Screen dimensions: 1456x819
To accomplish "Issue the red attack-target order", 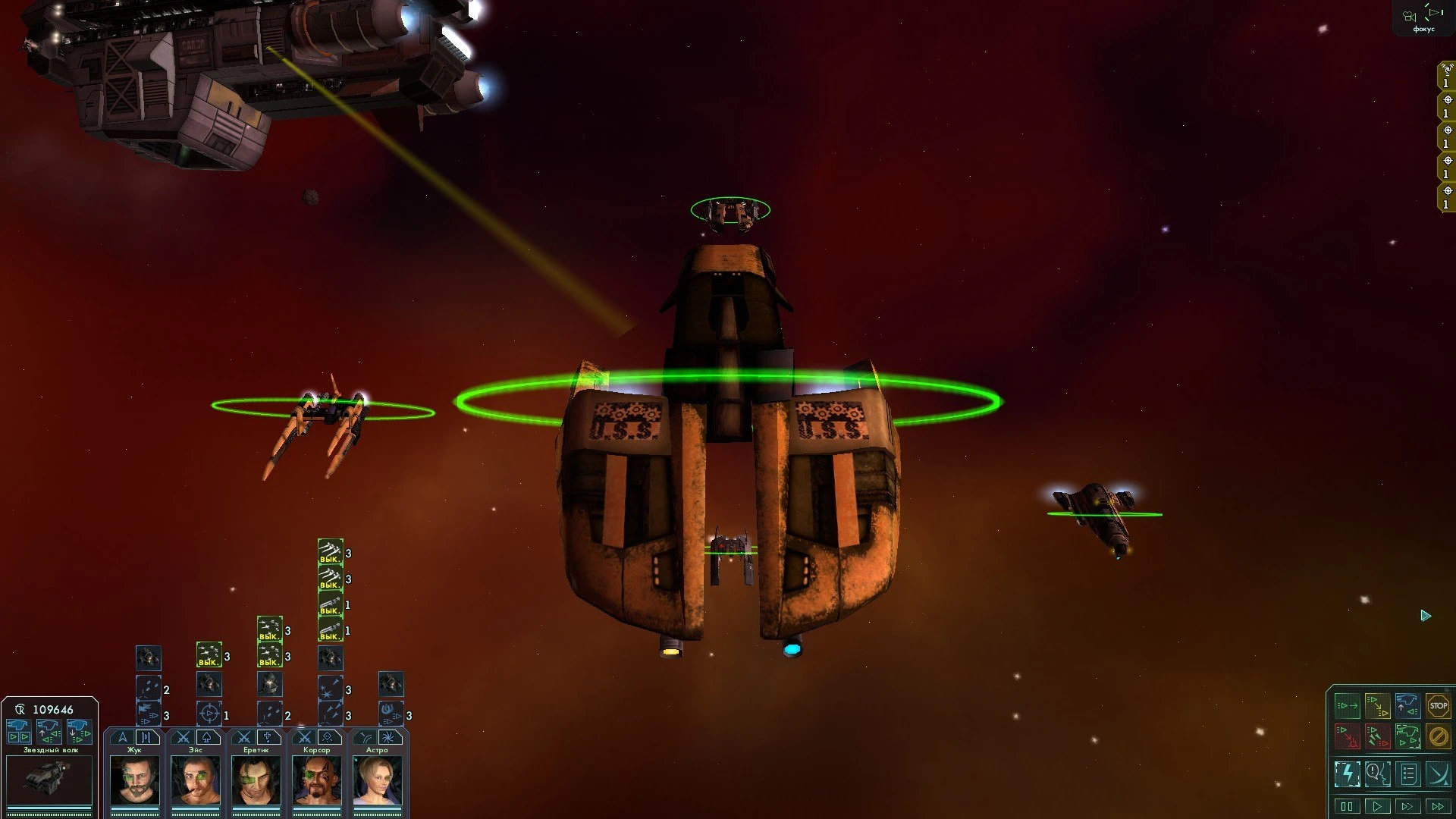I will click(1347, 736).
